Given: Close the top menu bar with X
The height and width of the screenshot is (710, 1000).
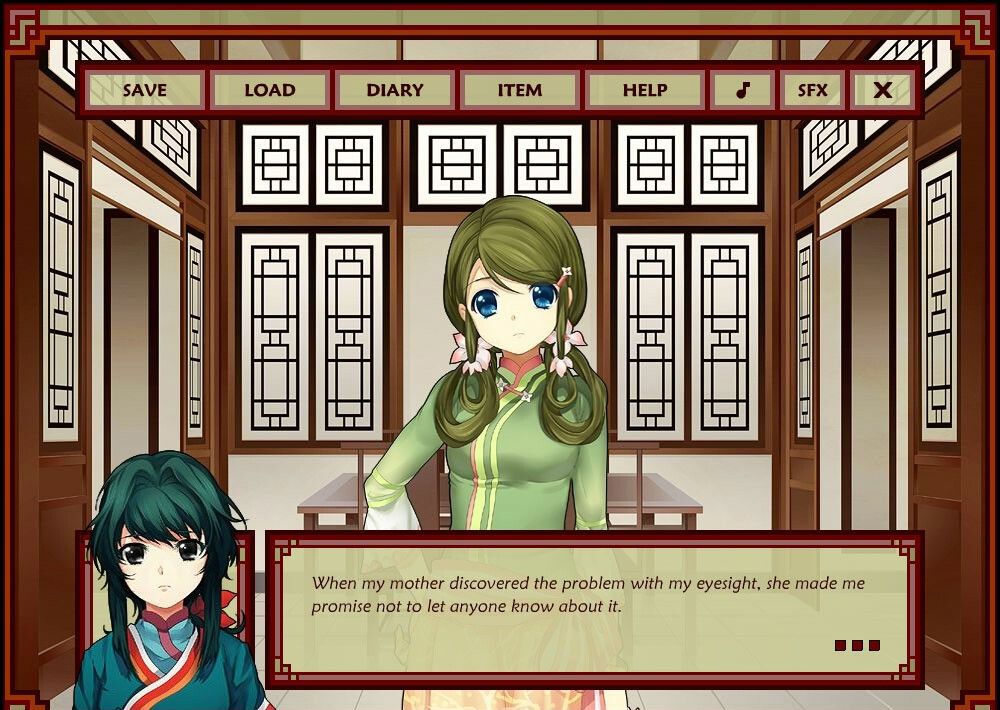Looking at the screenshot, I should (x=882, y=90).
